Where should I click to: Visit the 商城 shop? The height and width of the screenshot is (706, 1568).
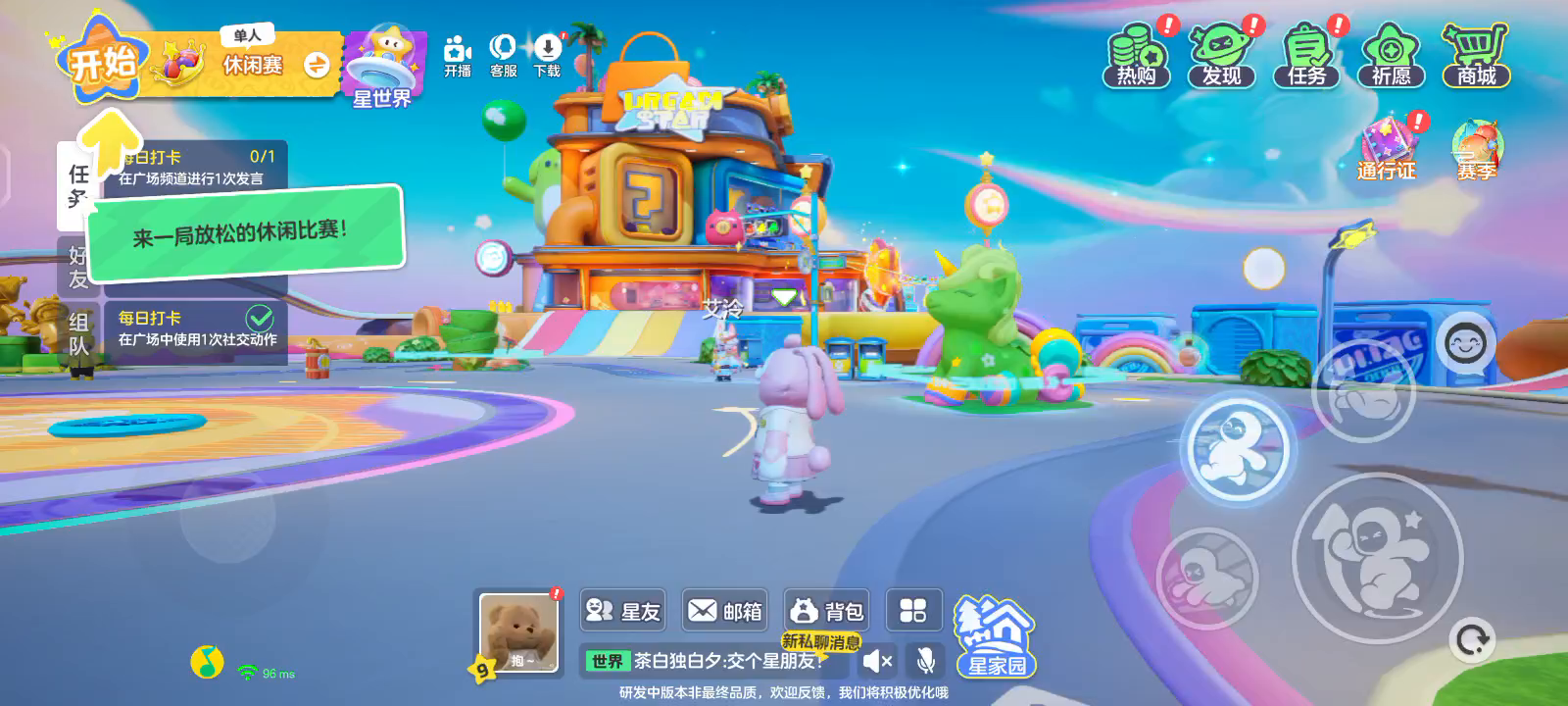click(x=1476, y=57)
